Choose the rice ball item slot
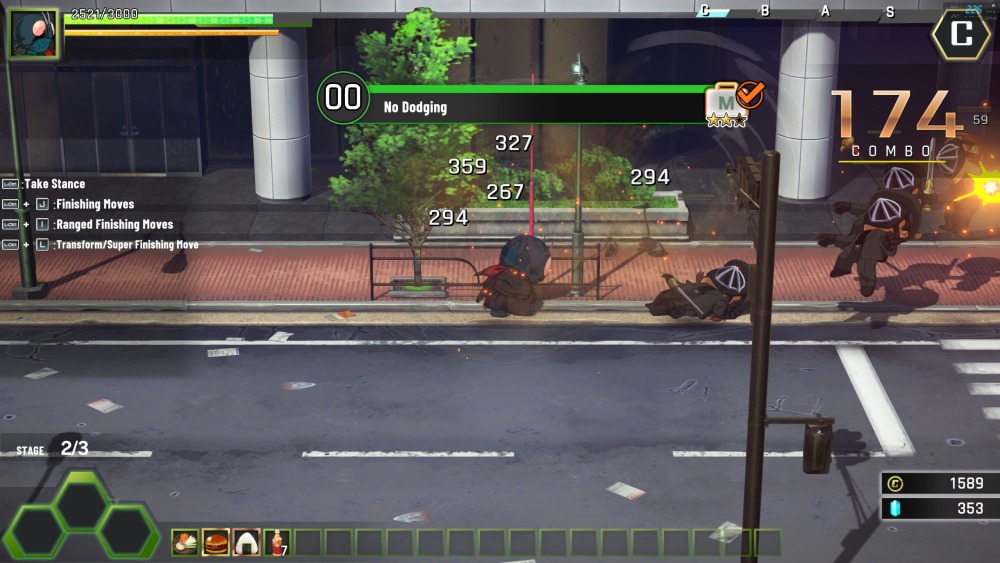The image size is (1000, 563). [247, 543]
